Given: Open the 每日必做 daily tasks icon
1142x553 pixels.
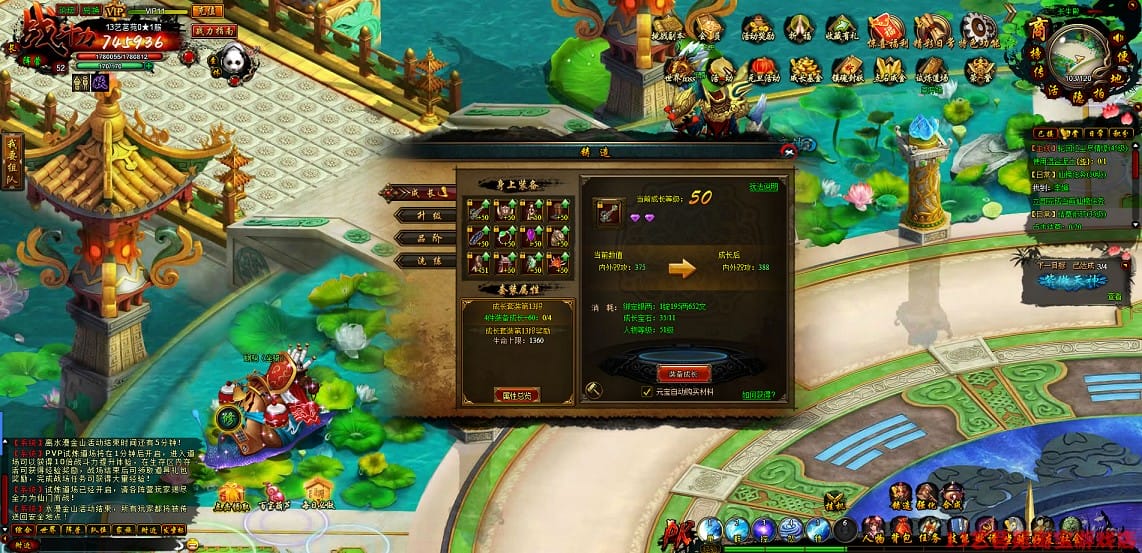Looking at the screenshot, I should coord(318,492).
